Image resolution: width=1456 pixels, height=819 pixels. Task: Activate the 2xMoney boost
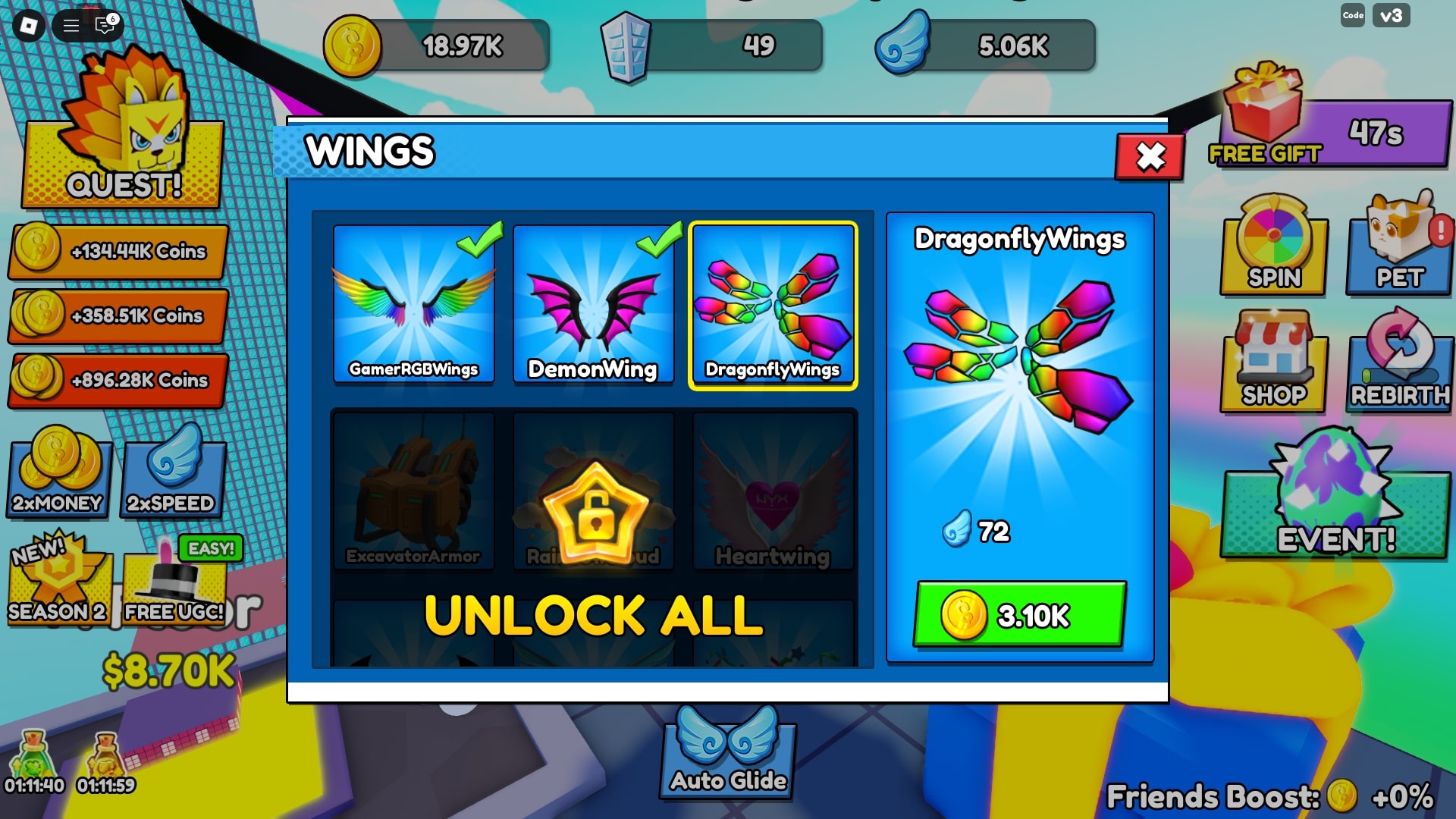tap(58, 474)
